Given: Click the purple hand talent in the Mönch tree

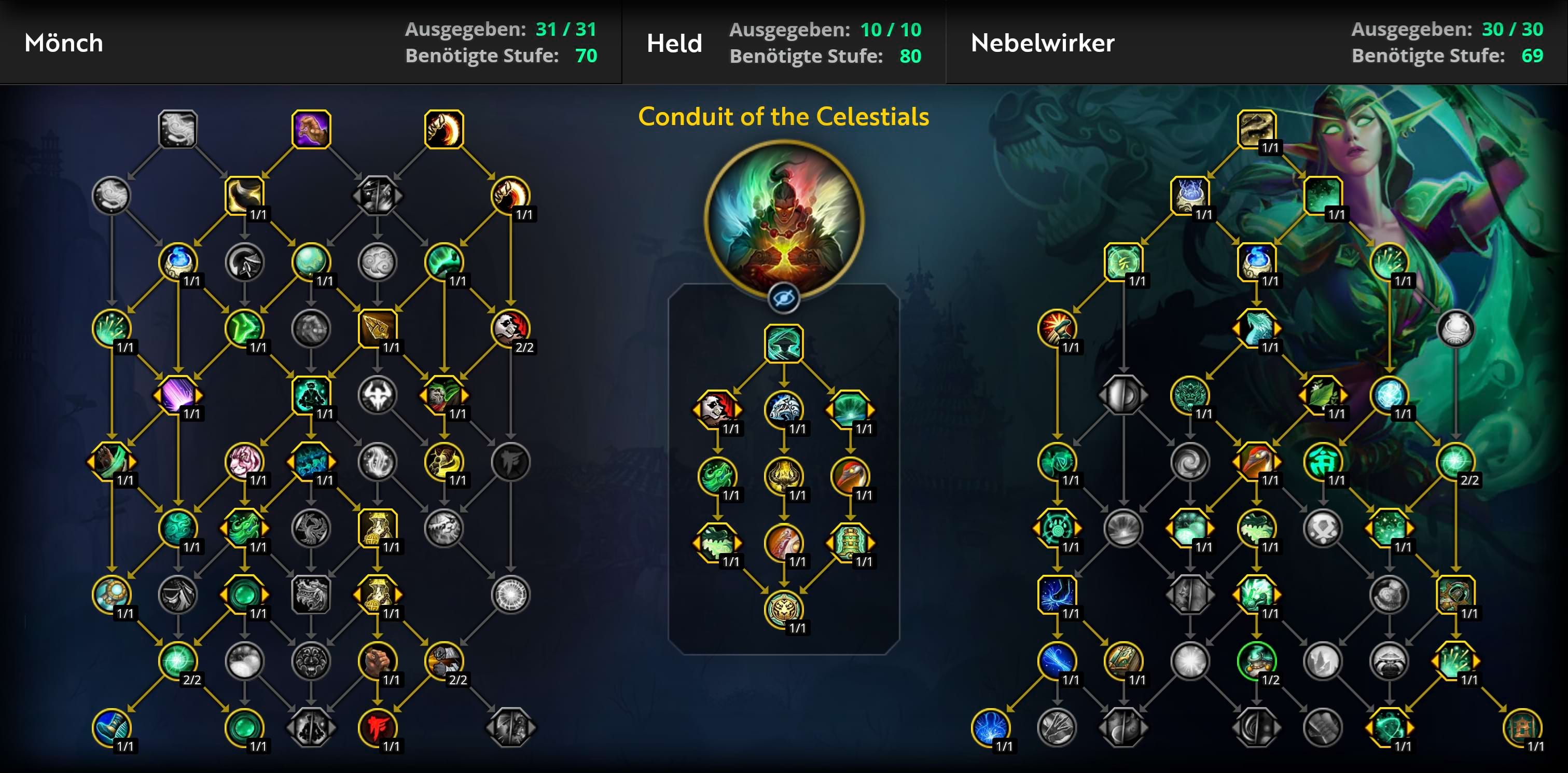Looking at the screenshot, I should point(311,129).
